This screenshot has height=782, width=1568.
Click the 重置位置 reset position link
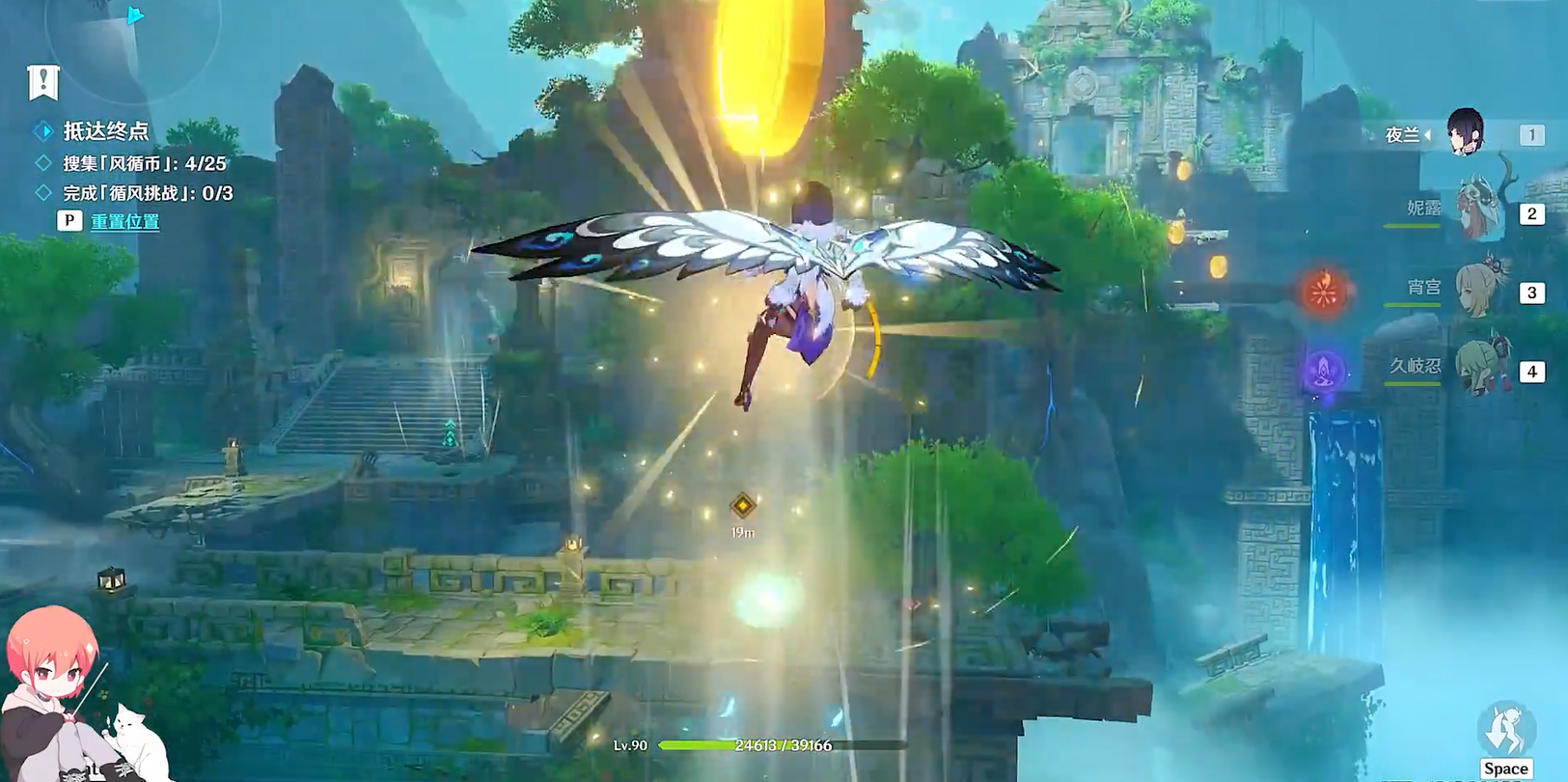[125, 221]
